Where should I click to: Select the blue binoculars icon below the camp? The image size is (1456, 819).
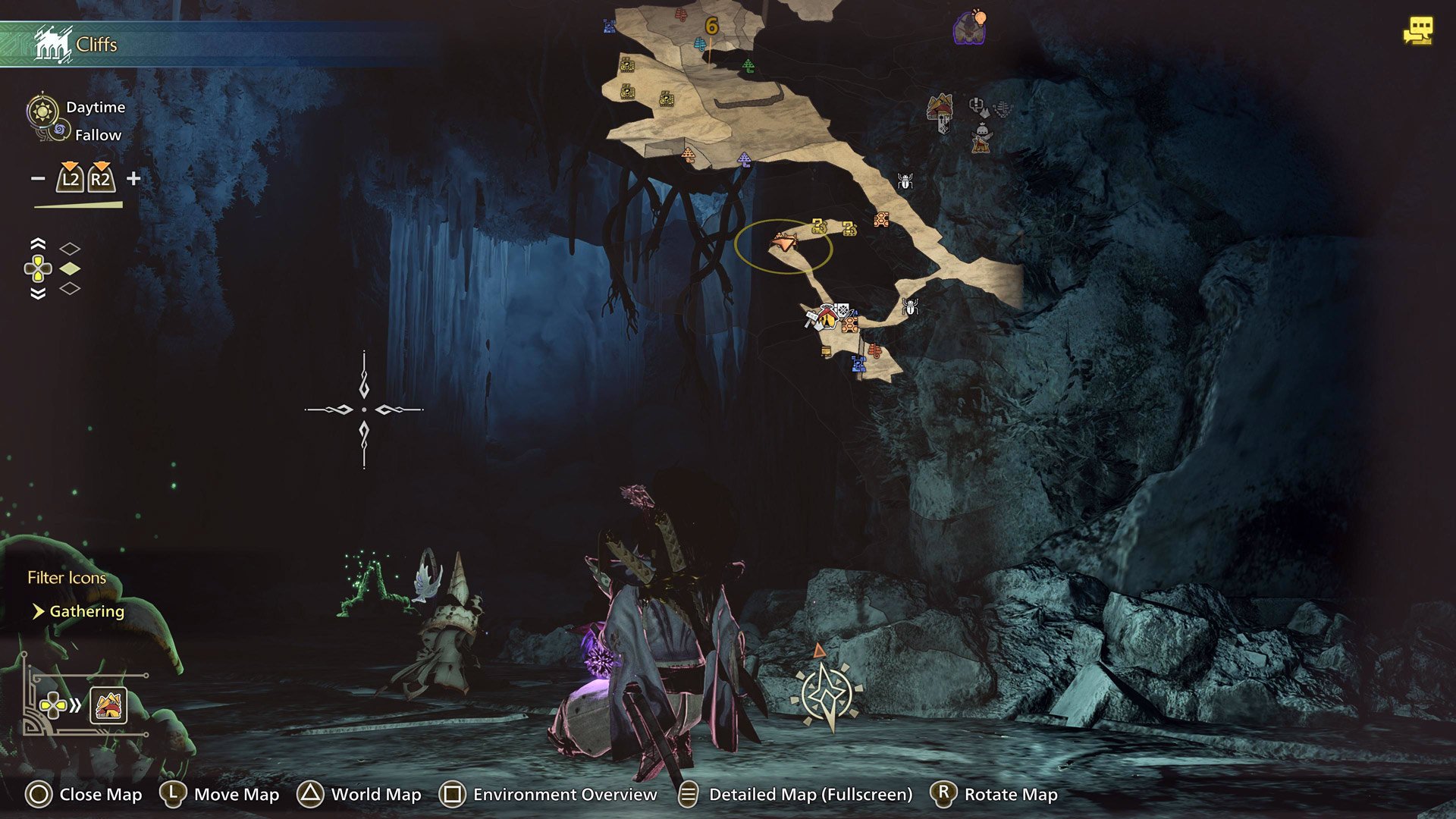(x=858, y=366)
